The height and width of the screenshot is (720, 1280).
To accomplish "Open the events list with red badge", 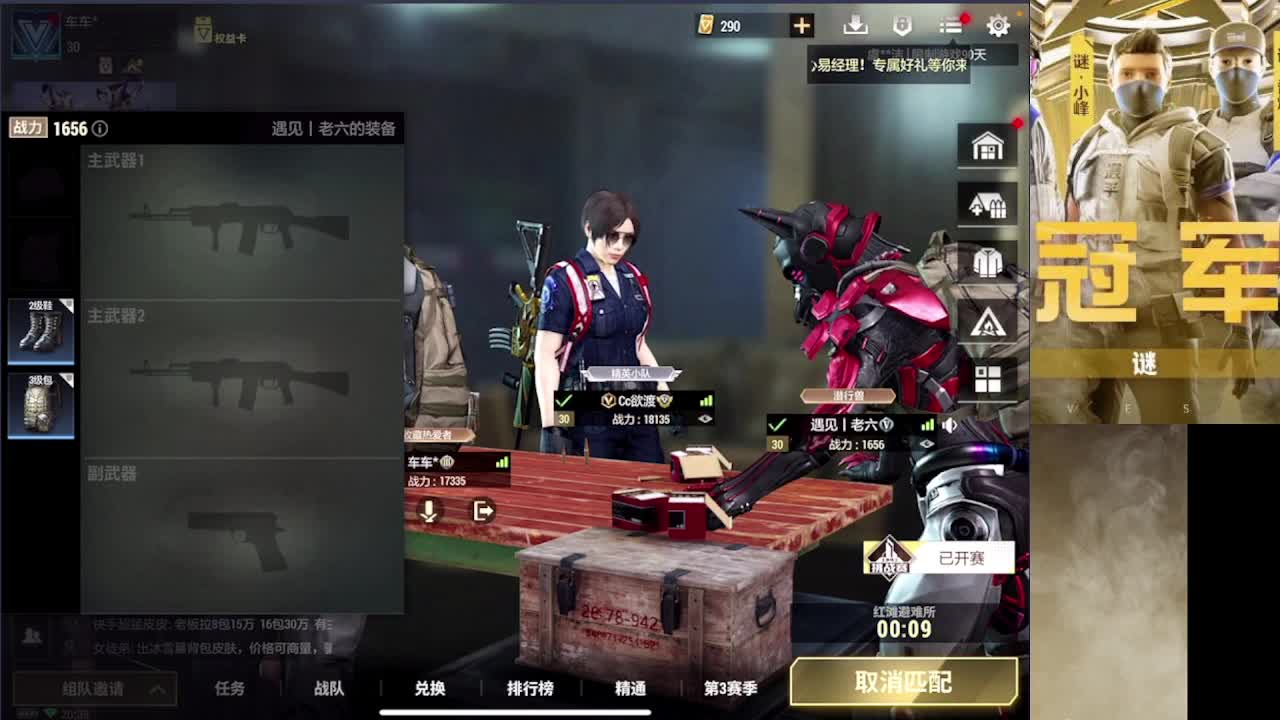I will point(948,25).
